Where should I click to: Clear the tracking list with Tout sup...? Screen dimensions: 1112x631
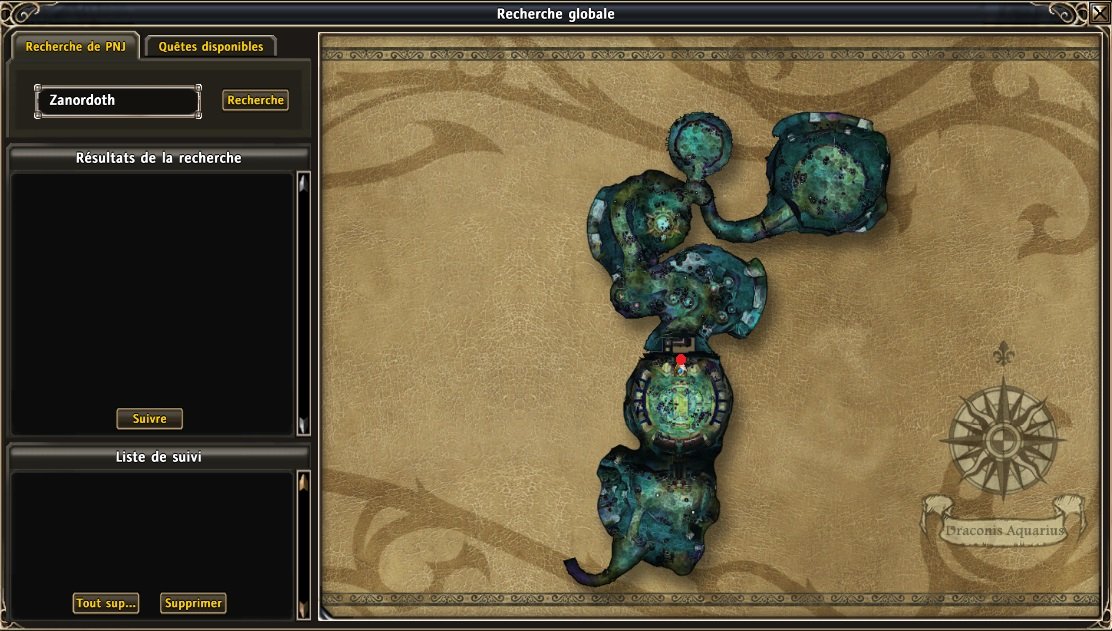pyautogui.click(x=106, y=603)
